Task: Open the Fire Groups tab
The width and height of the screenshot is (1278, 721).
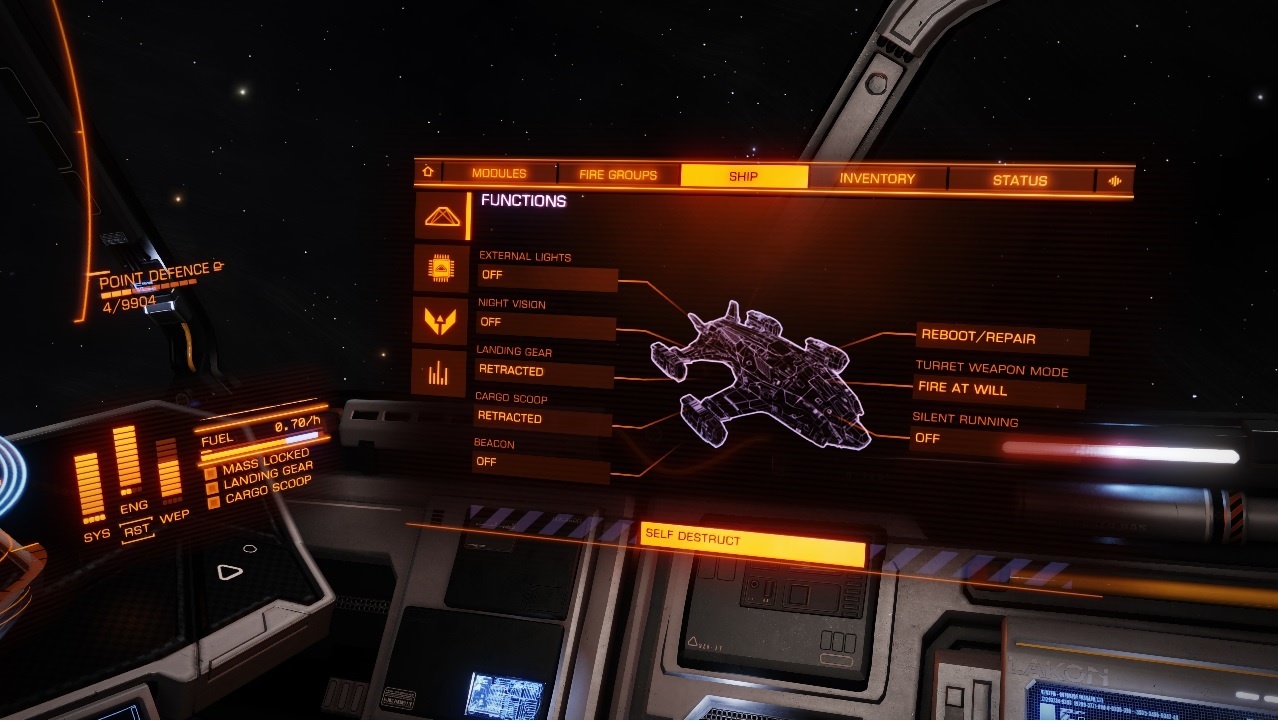Action: tap(618, 175)
